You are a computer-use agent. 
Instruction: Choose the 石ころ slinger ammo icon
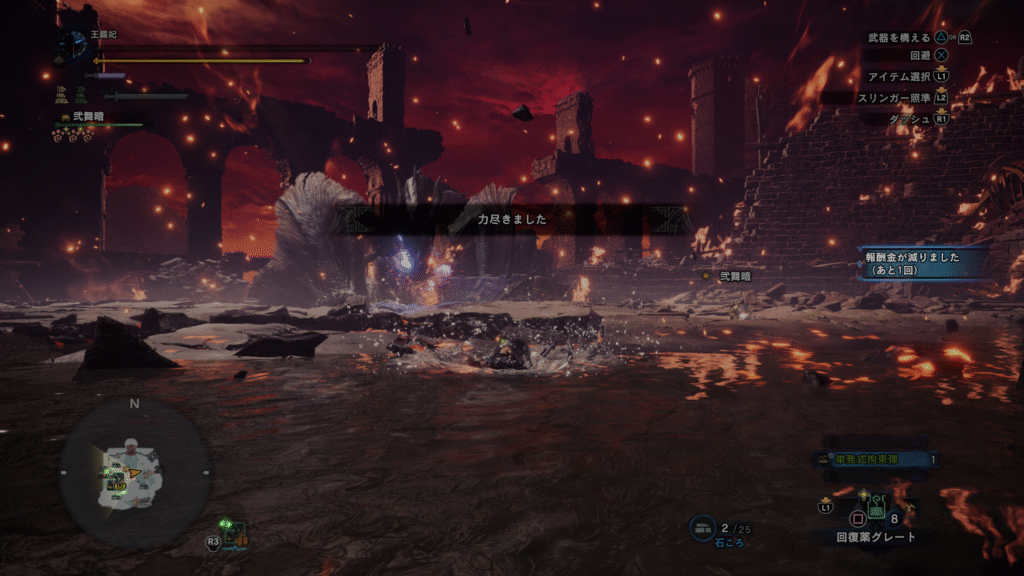click(x=702, y=527)
